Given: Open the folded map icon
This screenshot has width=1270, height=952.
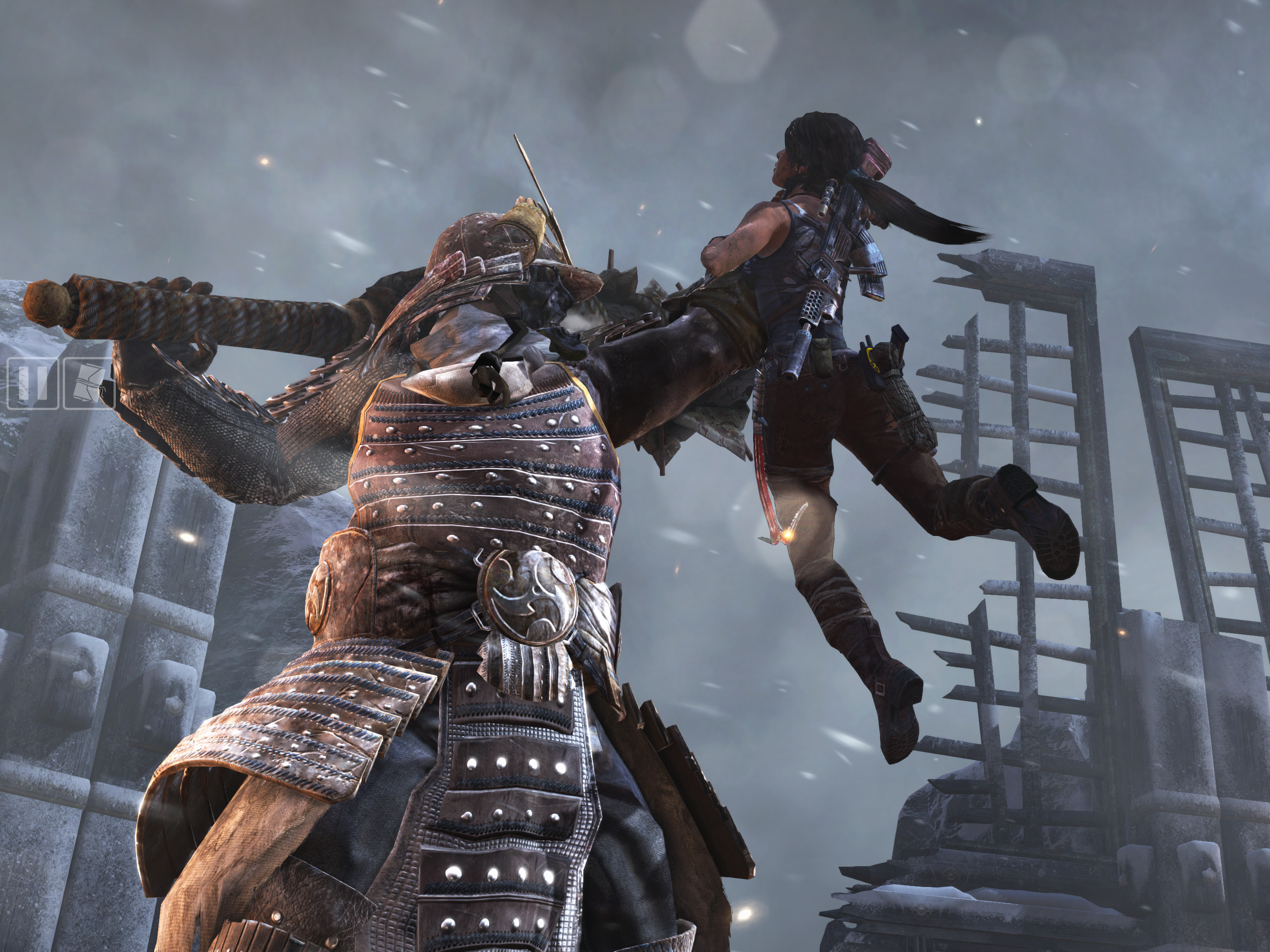Looking at the screenshot, I should [89, 383].
